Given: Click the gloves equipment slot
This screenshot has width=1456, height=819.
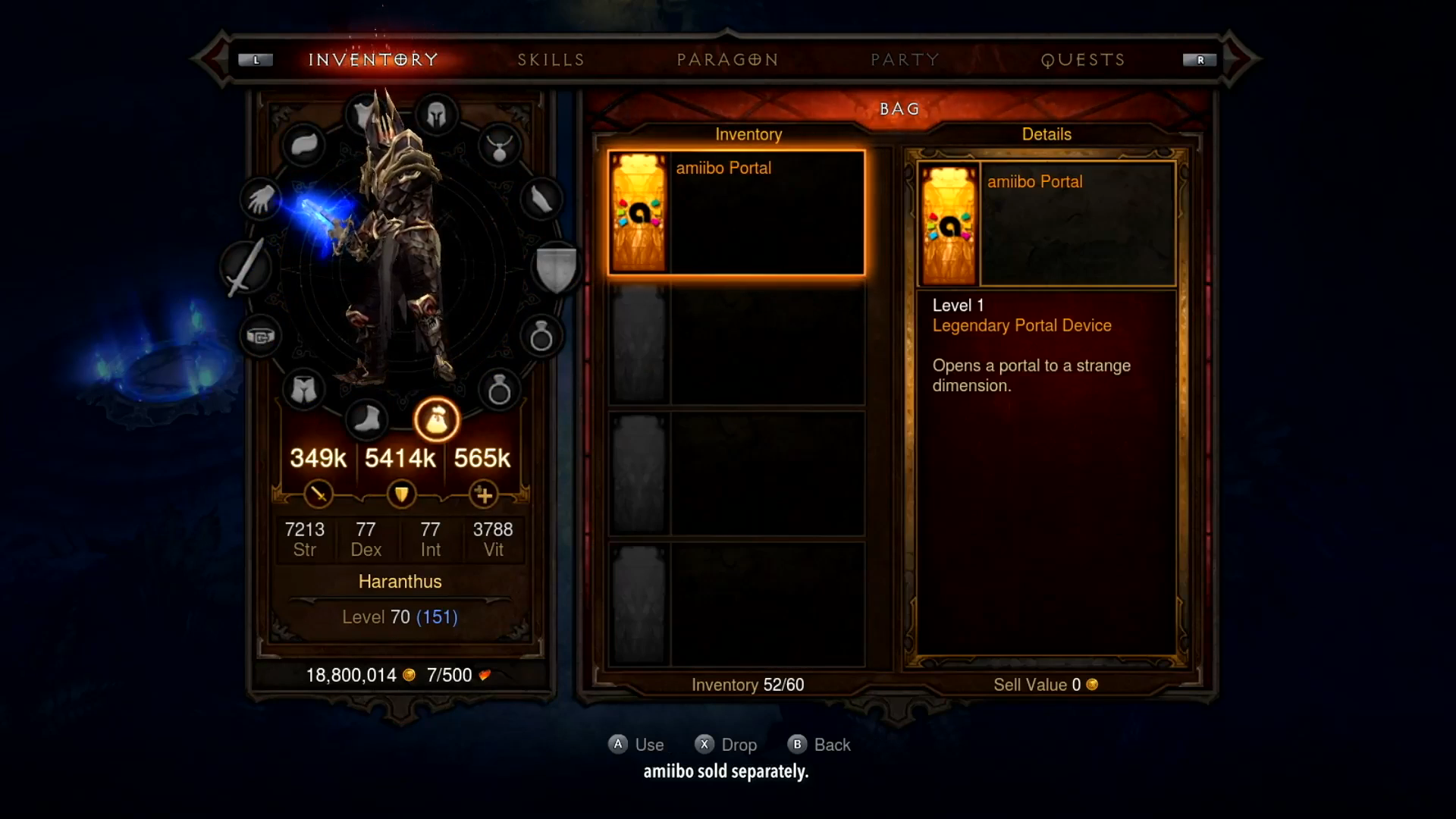Looking at the screenshot, I should pyautogui.click(x=261, y=200).
